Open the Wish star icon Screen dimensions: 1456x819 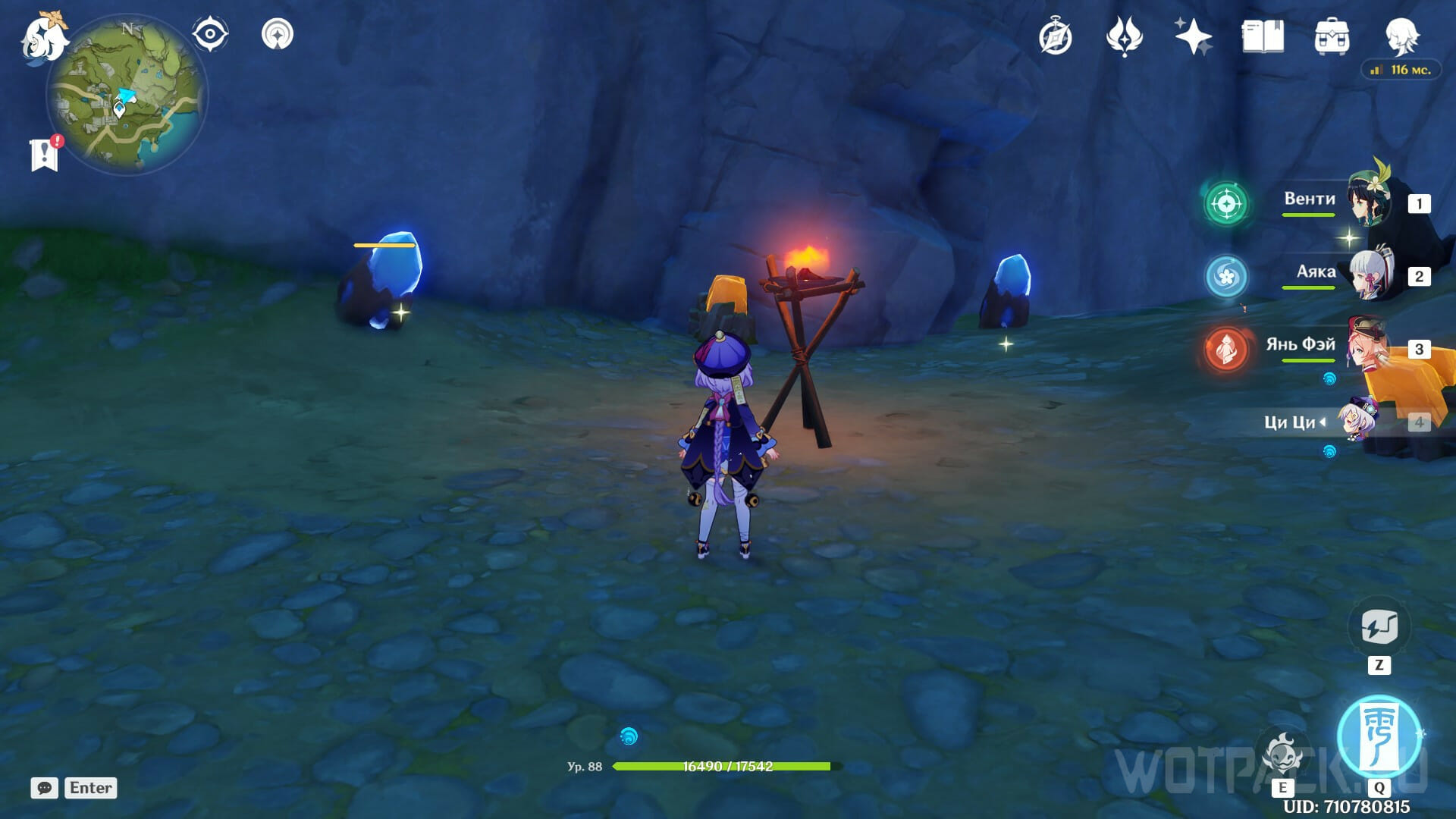coord(1193,36)
